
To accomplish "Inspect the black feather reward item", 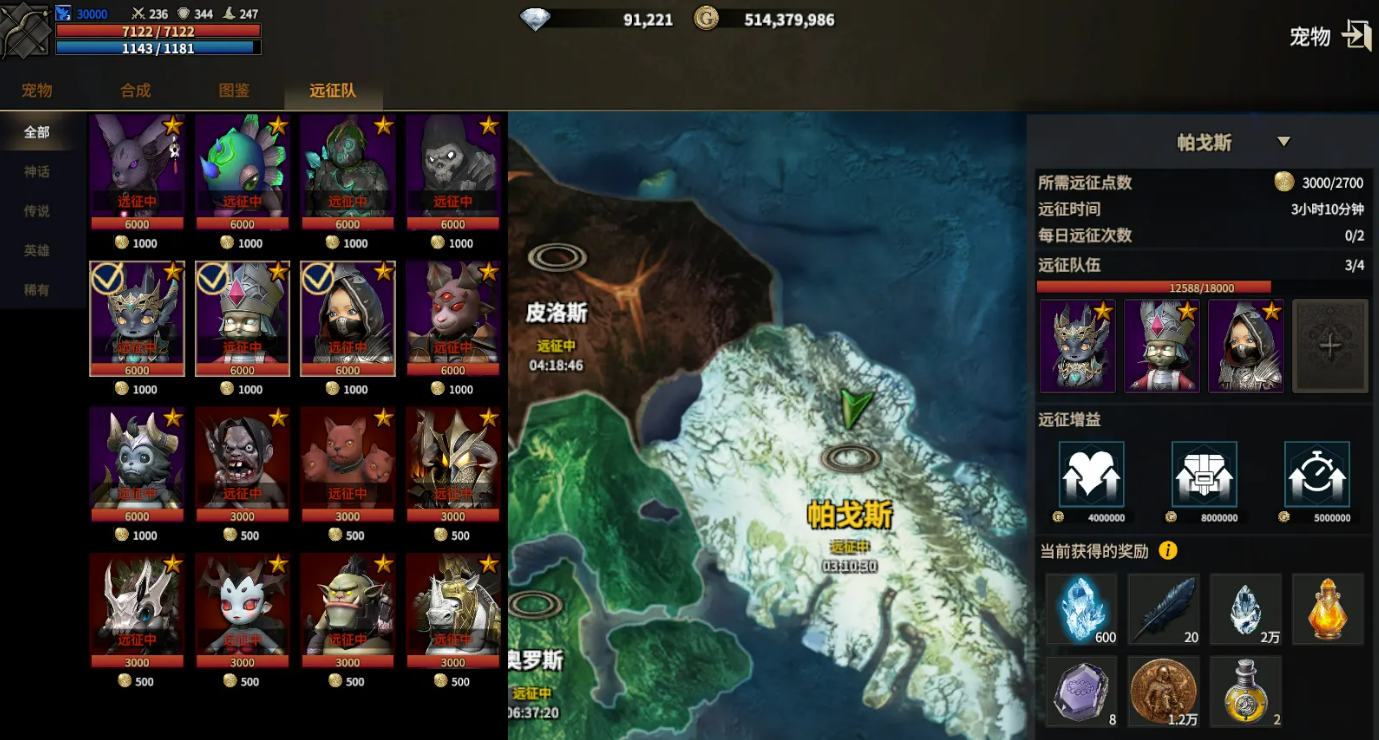I will [x=1164, y=608].
